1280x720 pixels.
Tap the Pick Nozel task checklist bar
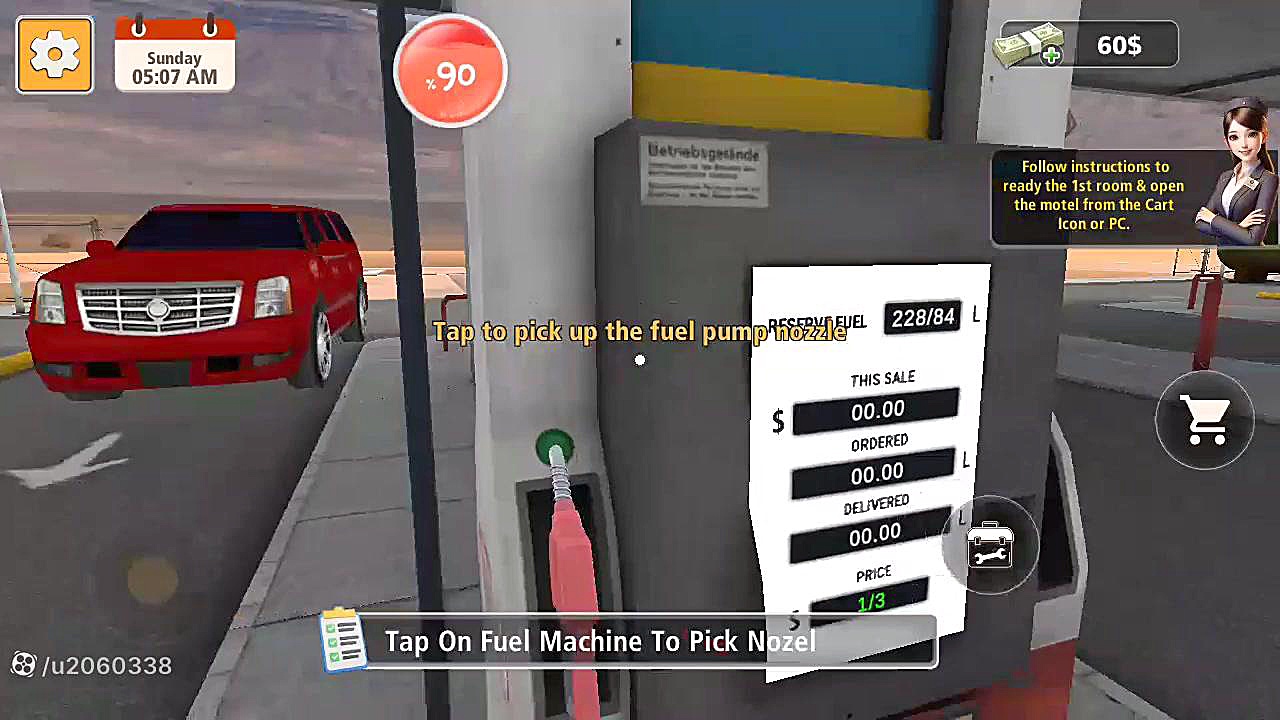pyautogui.click(x=628, y=641)
